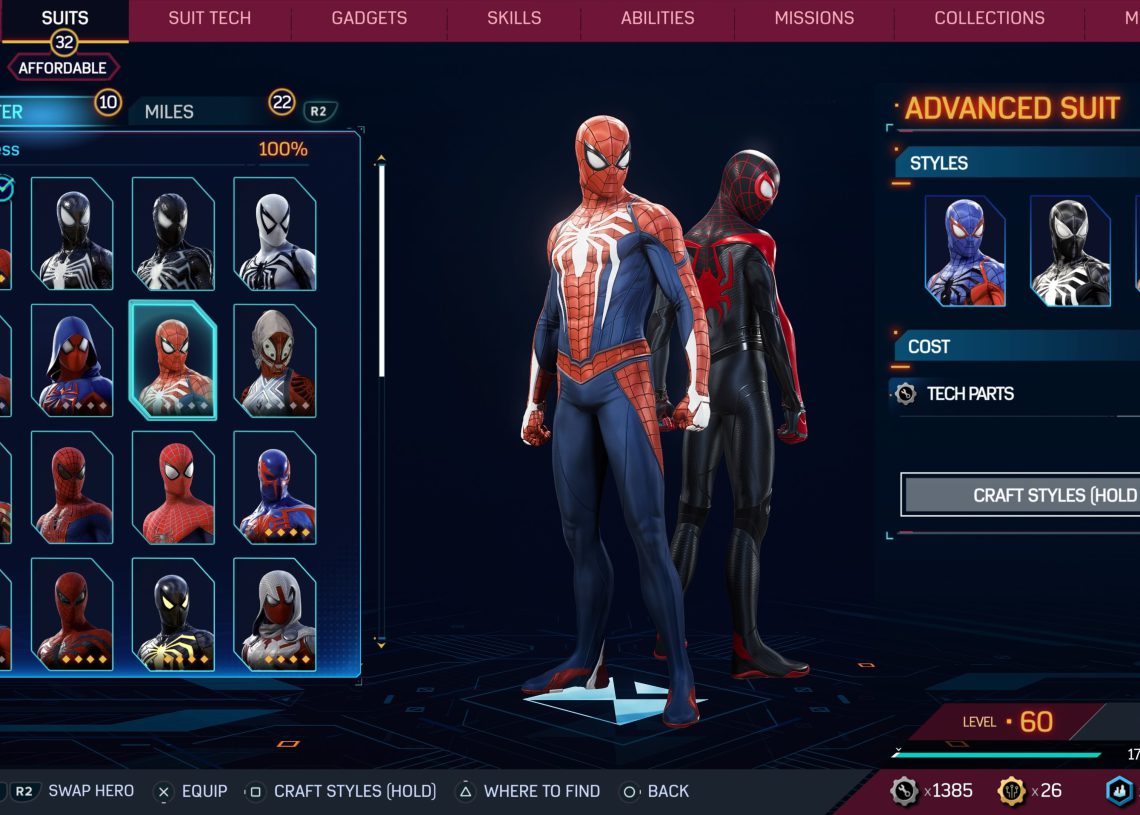The width and height of the screenshot is (1140, 815).
Task: Switch to Miles' suit list
Action: [170, 111]
